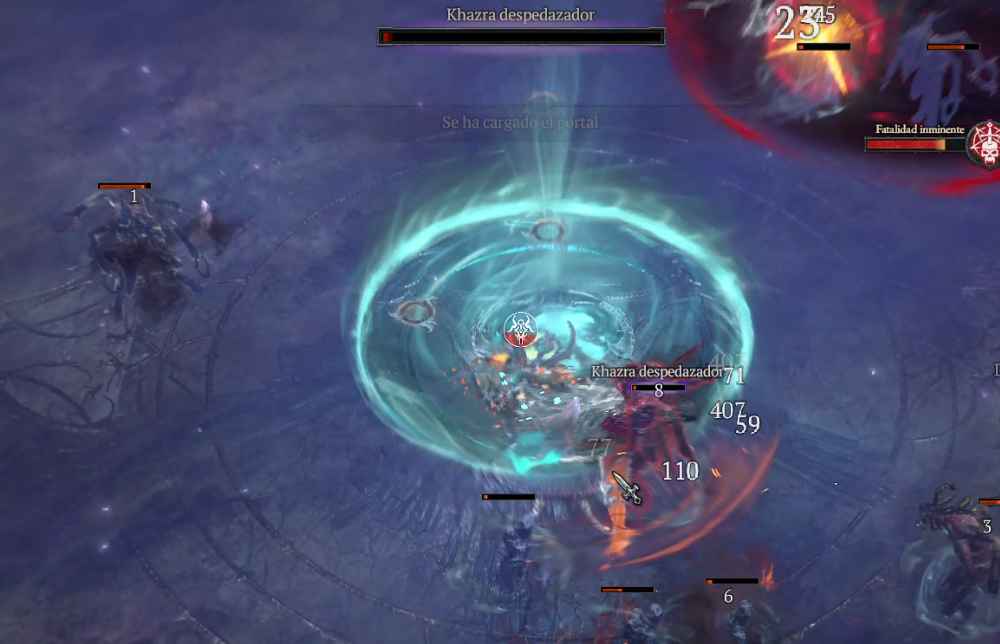Select the red skull marker inside the portal circle
Image resolution: width=1000 pixels, height=644 pixels.
[x=519, y=329]
